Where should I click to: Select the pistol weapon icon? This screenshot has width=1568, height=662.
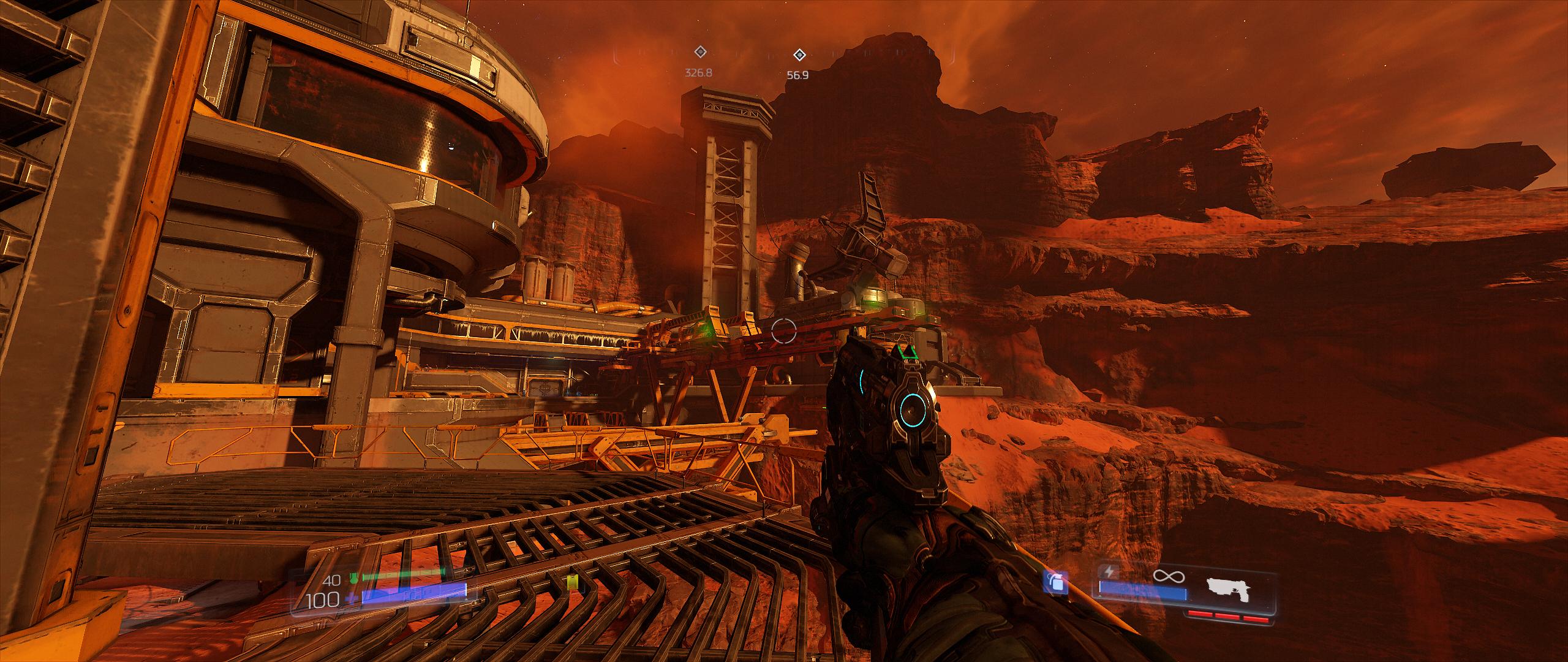[1229, 592]
